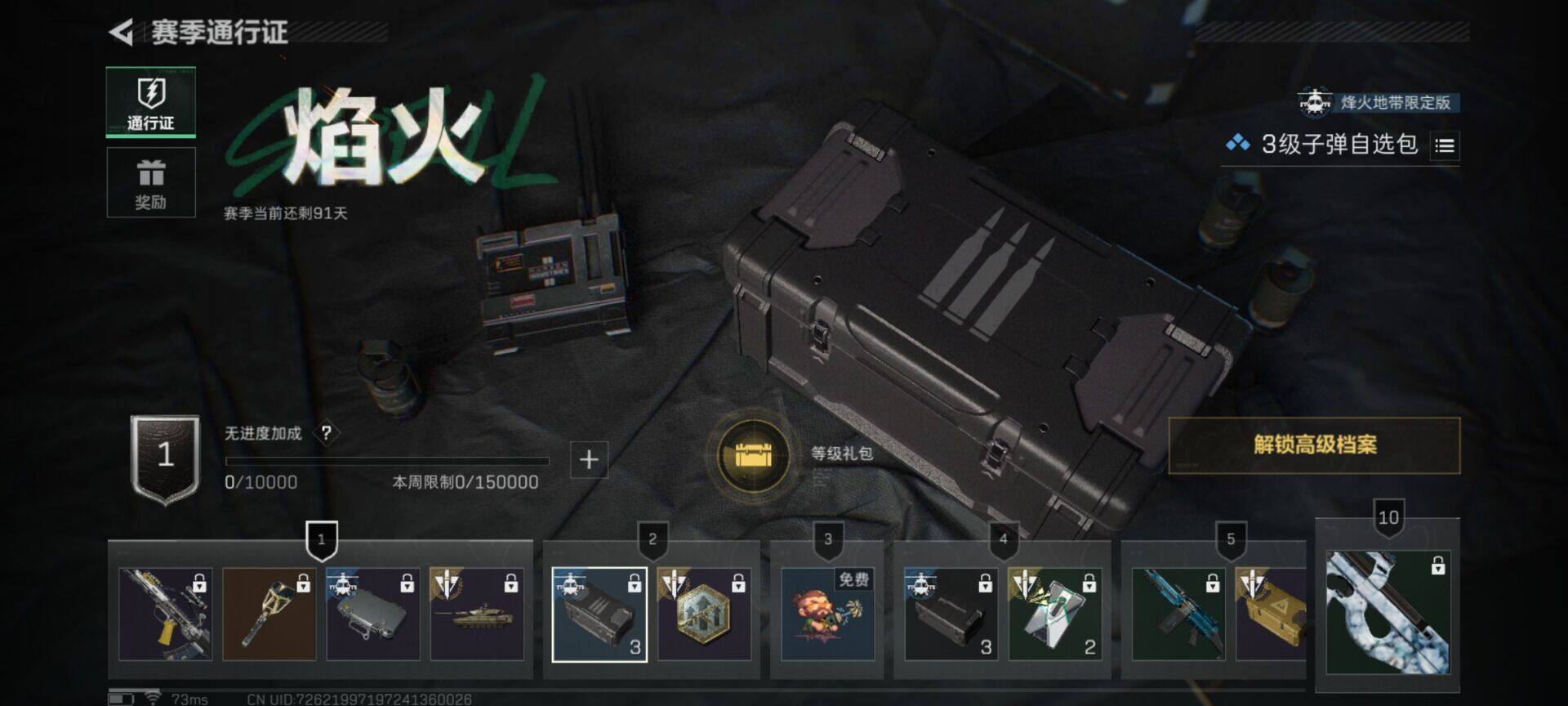Screen dimensions: 1568x706
Task: Select the hexagon badge reward tile
Action: coord(704,614)
